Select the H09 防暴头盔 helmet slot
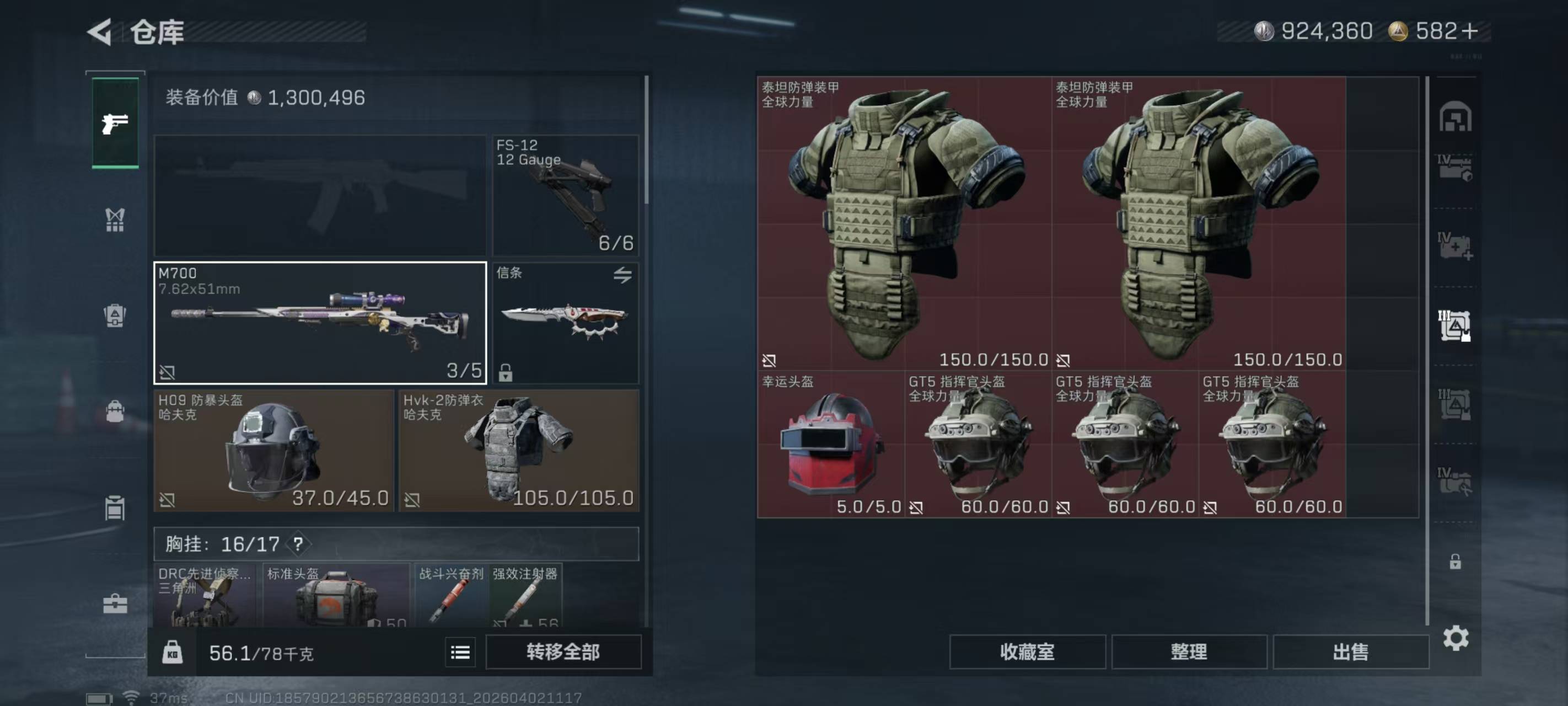The width and height of the screenshot is (1568, 706). pos(273,451)
